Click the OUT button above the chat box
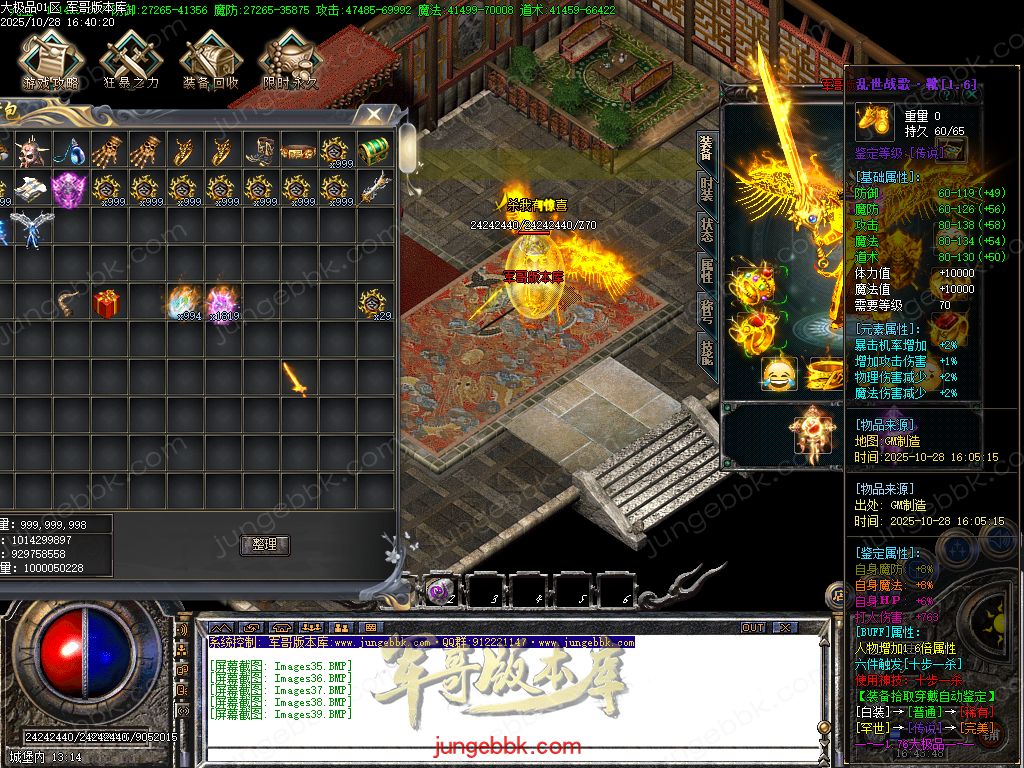The image size is (1024, 768). [752, 627]
